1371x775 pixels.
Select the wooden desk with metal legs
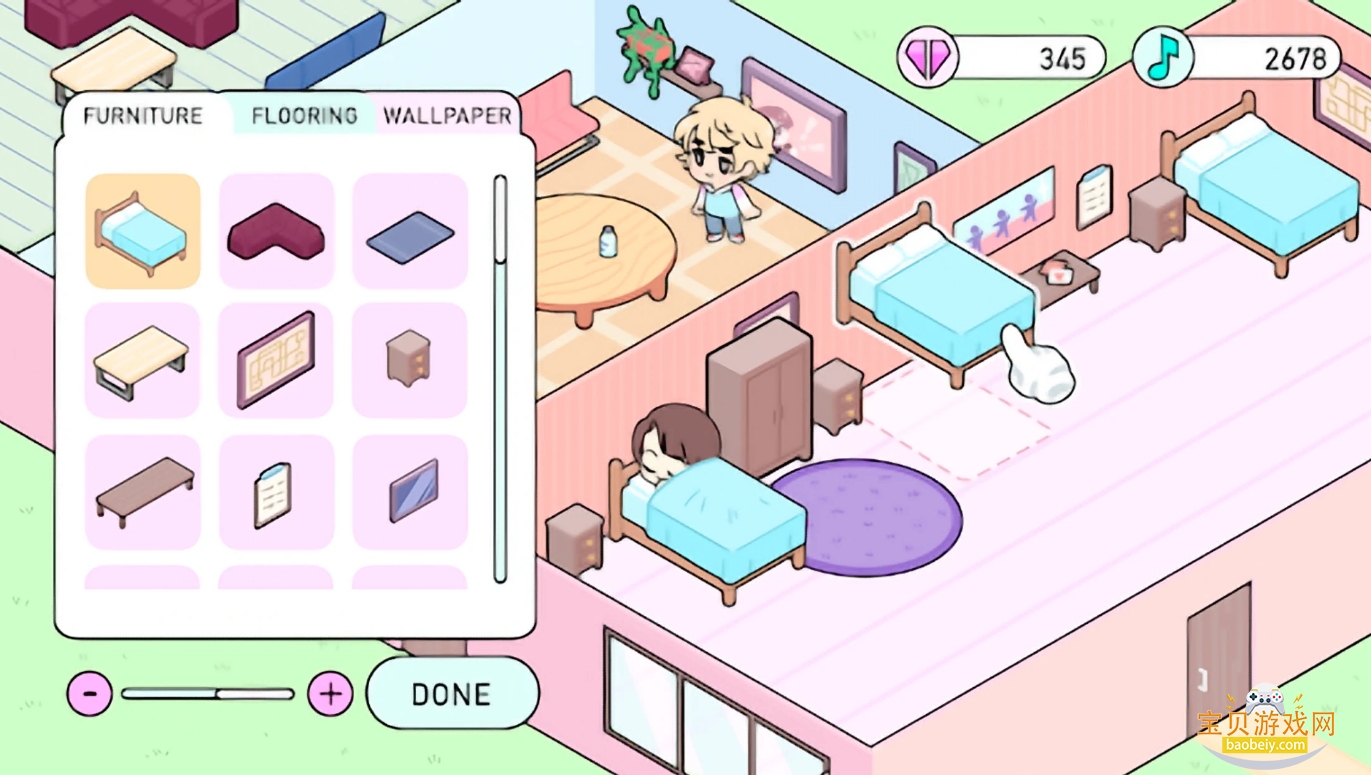tap(142, 360)
